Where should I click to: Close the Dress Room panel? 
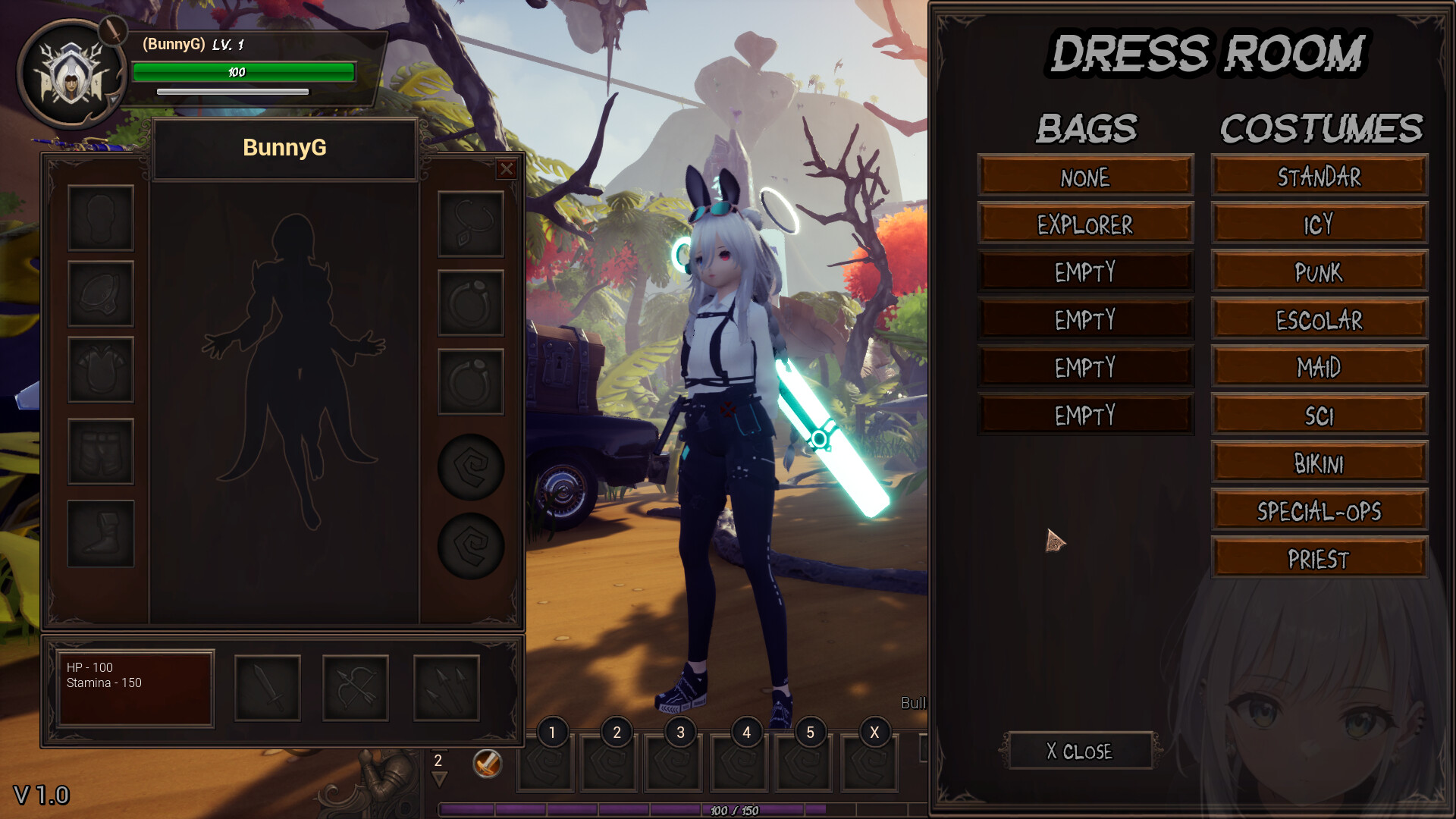click(x=1079, y=751)
